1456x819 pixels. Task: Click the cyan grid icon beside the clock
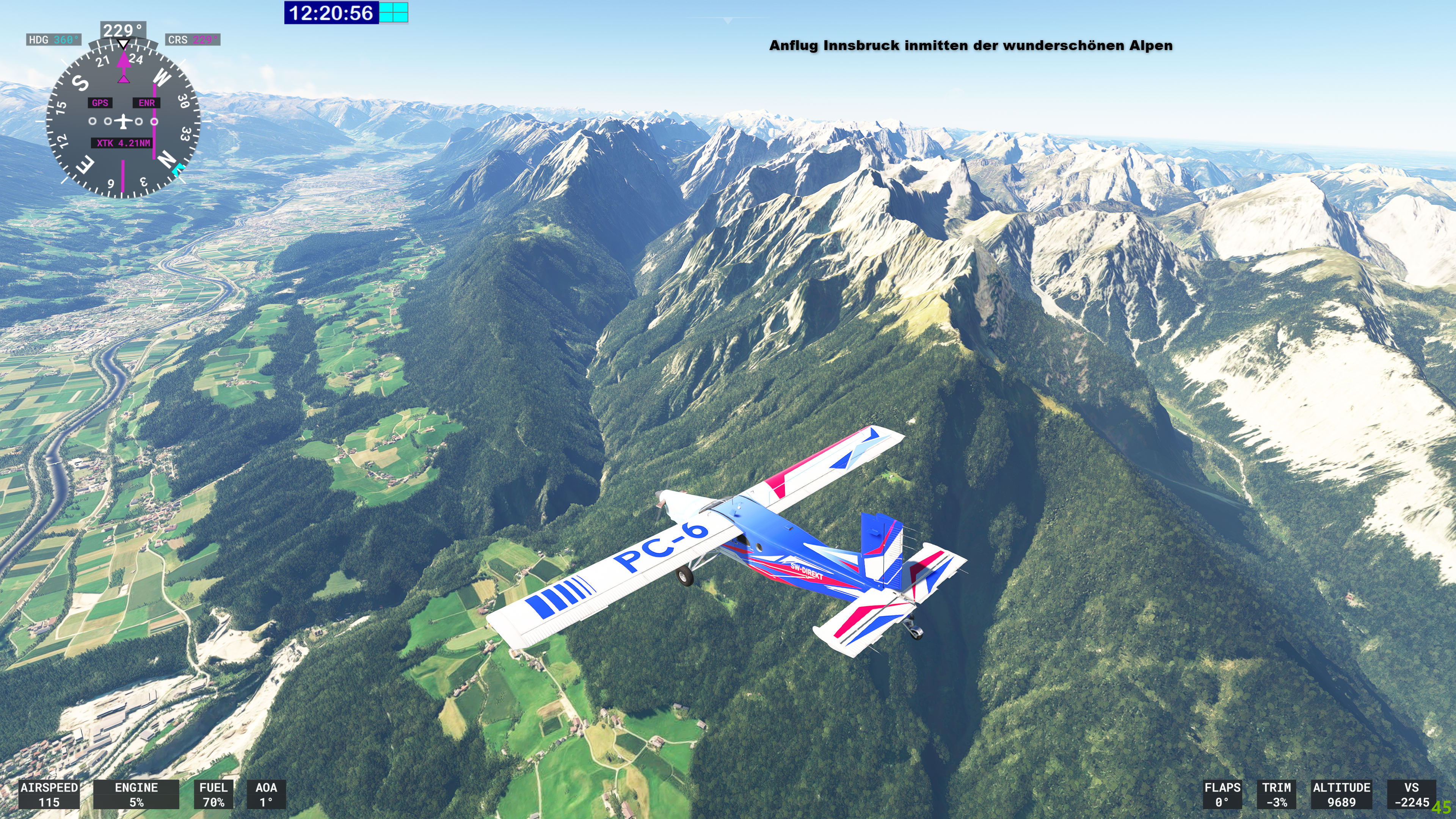(394, 13)
